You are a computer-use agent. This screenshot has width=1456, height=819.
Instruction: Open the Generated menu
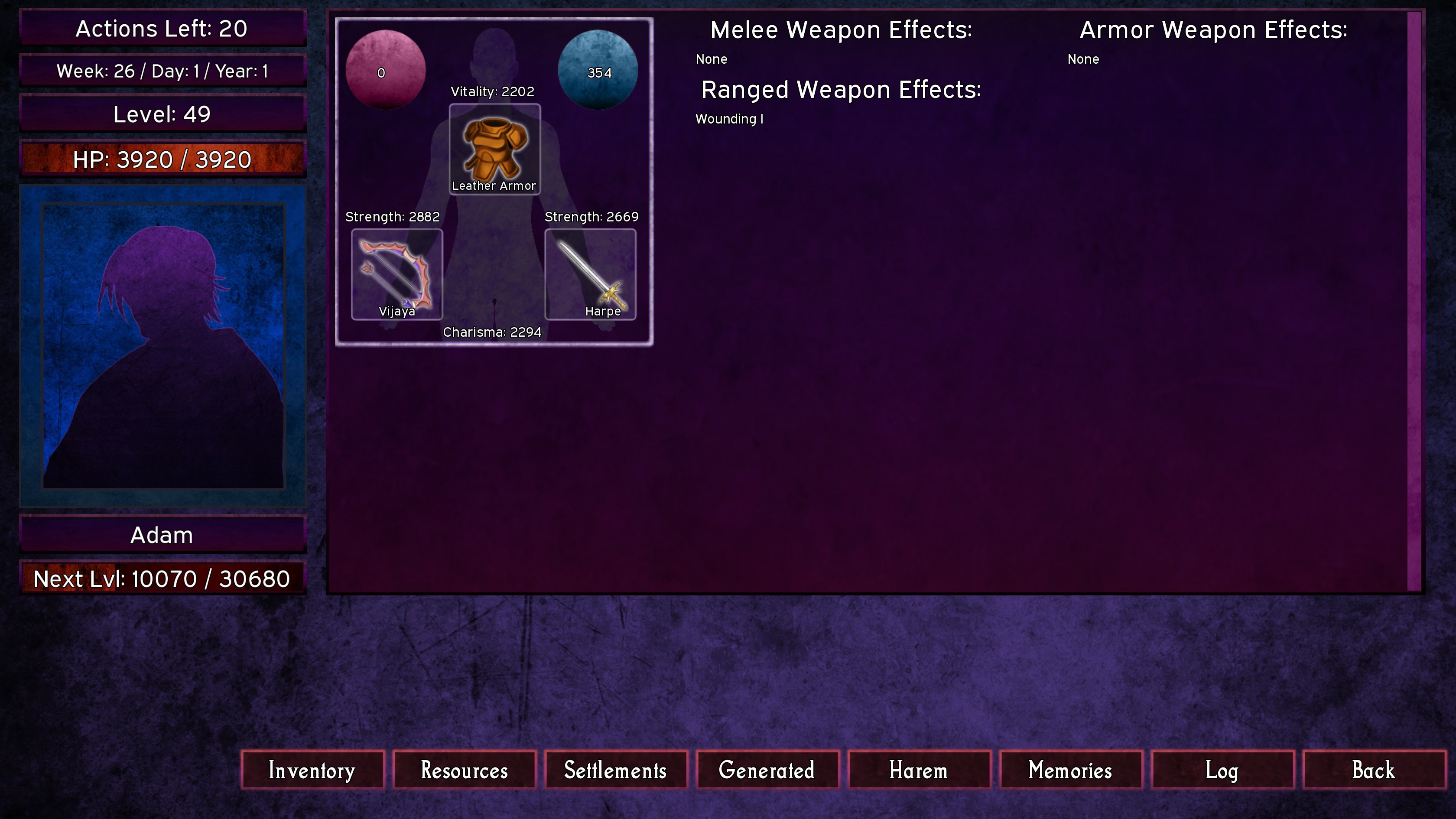[767, 770]
